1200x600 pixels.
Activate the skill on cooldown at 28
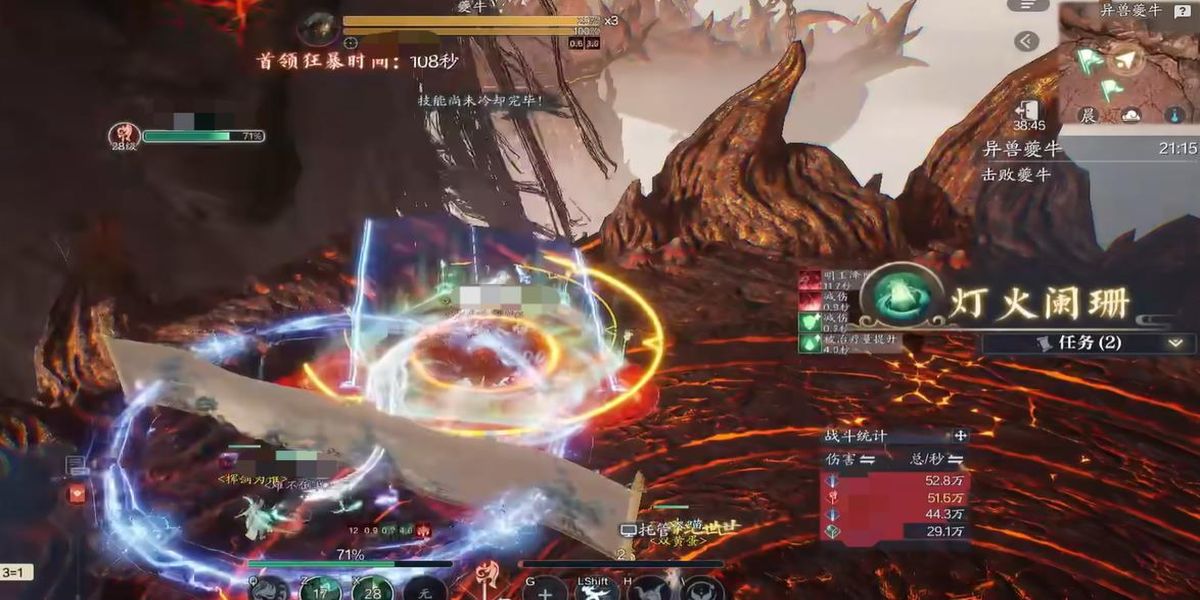(373, 589)
